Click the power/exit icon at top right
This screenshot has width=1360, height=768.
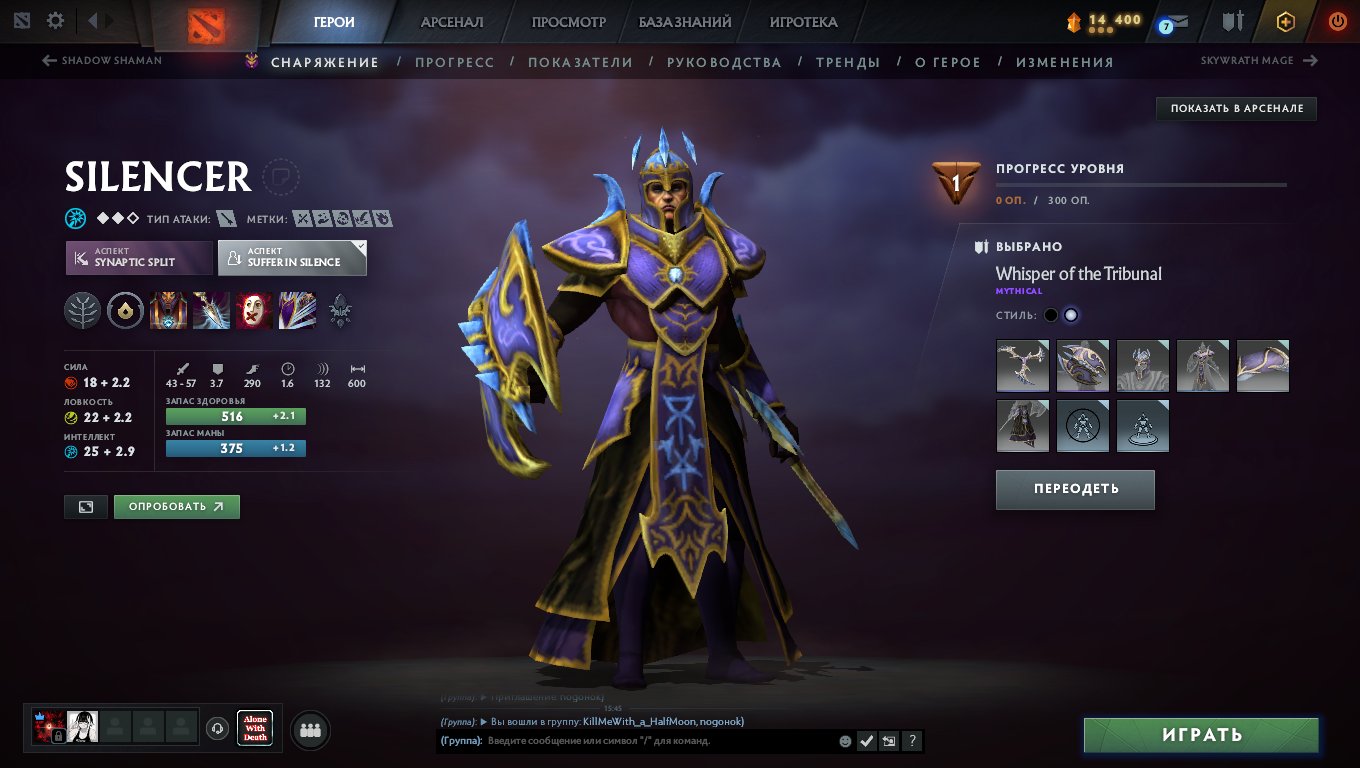(x=1337, y=20)
